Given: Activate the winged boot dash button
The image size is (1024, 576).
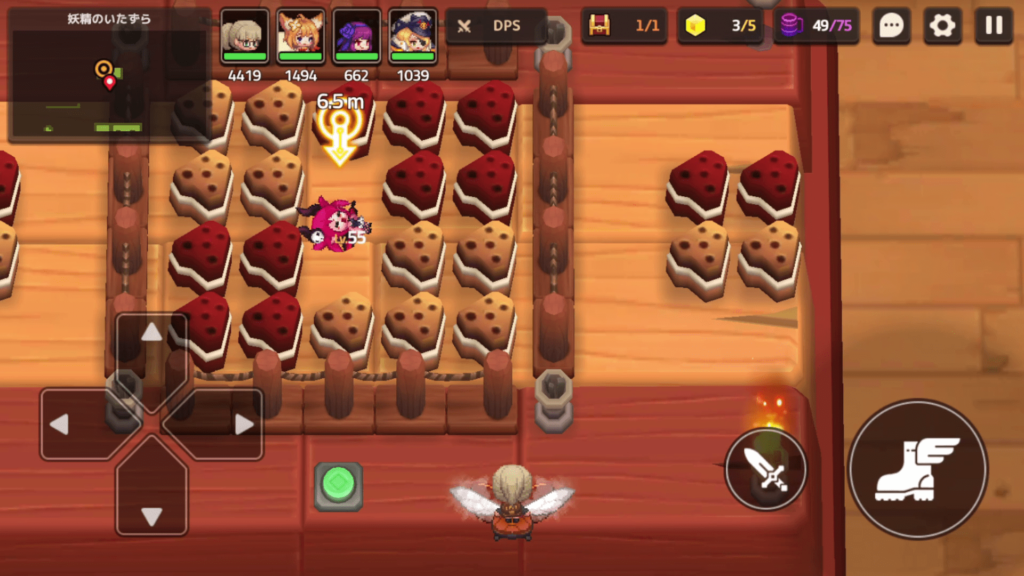Looking at the screenshot, I should [917, 469].
